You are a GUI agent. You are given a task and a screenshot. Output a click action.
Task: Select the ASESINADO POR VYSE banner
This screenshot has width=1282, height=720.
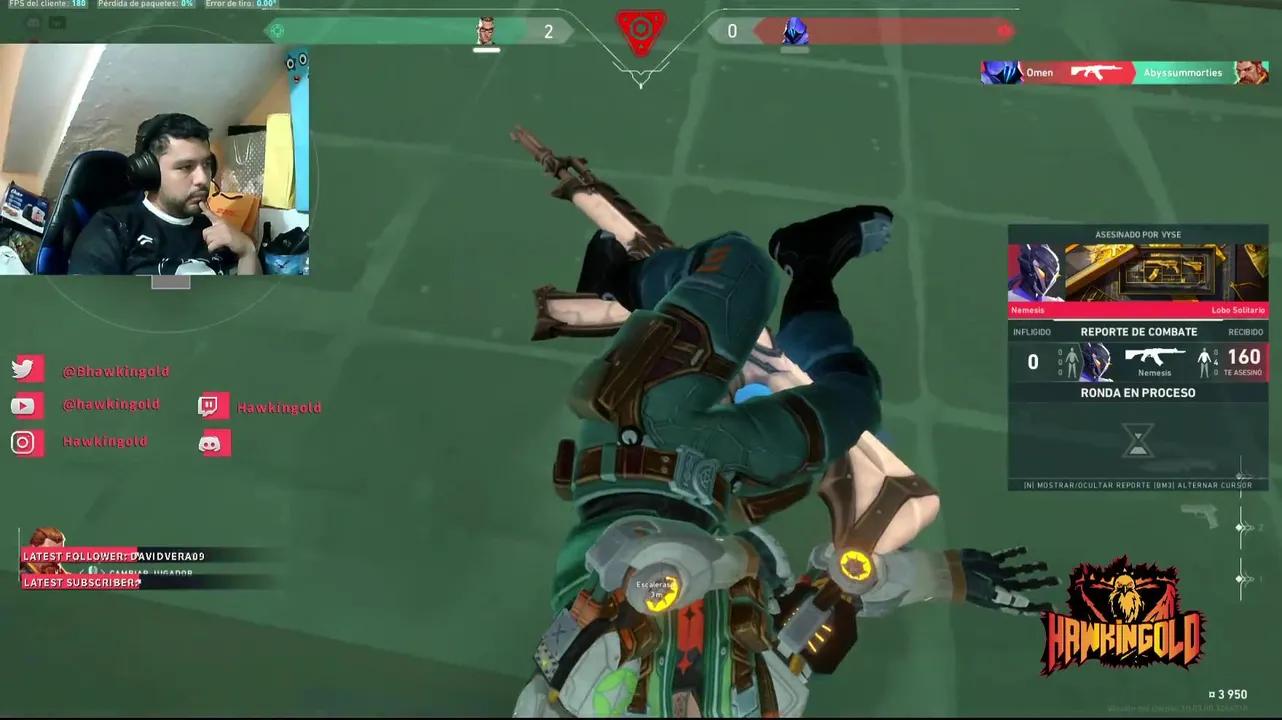1137,234
